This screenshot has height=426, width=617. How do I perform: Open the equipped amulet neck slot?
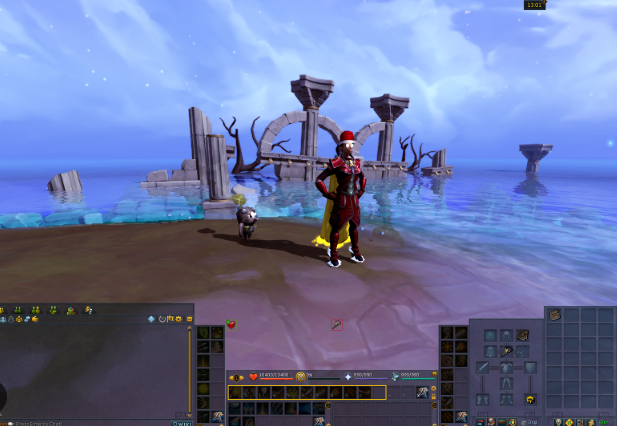click(x=506, y=351)
